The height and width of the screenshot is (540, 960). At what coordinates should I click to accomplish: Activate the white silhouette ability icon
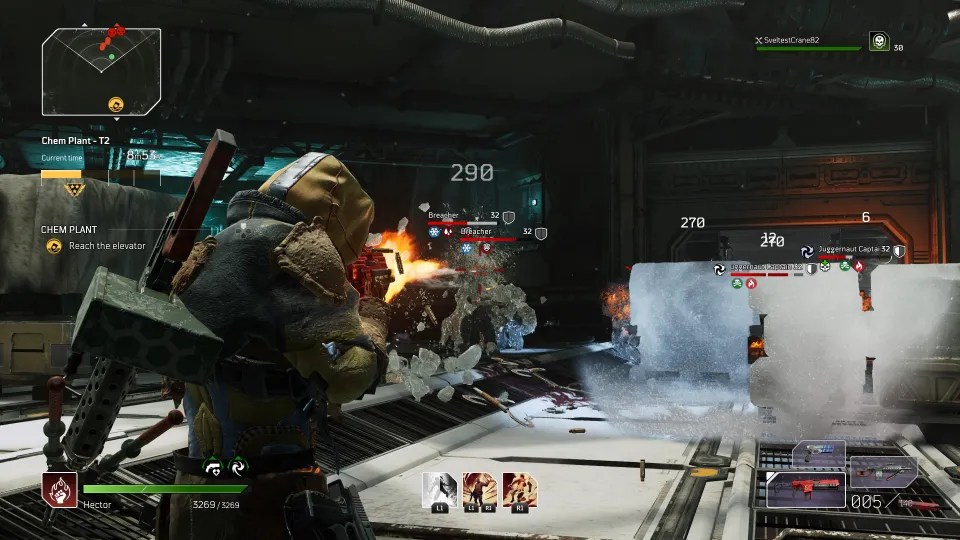pyautogui.click(x=439, y=490)
